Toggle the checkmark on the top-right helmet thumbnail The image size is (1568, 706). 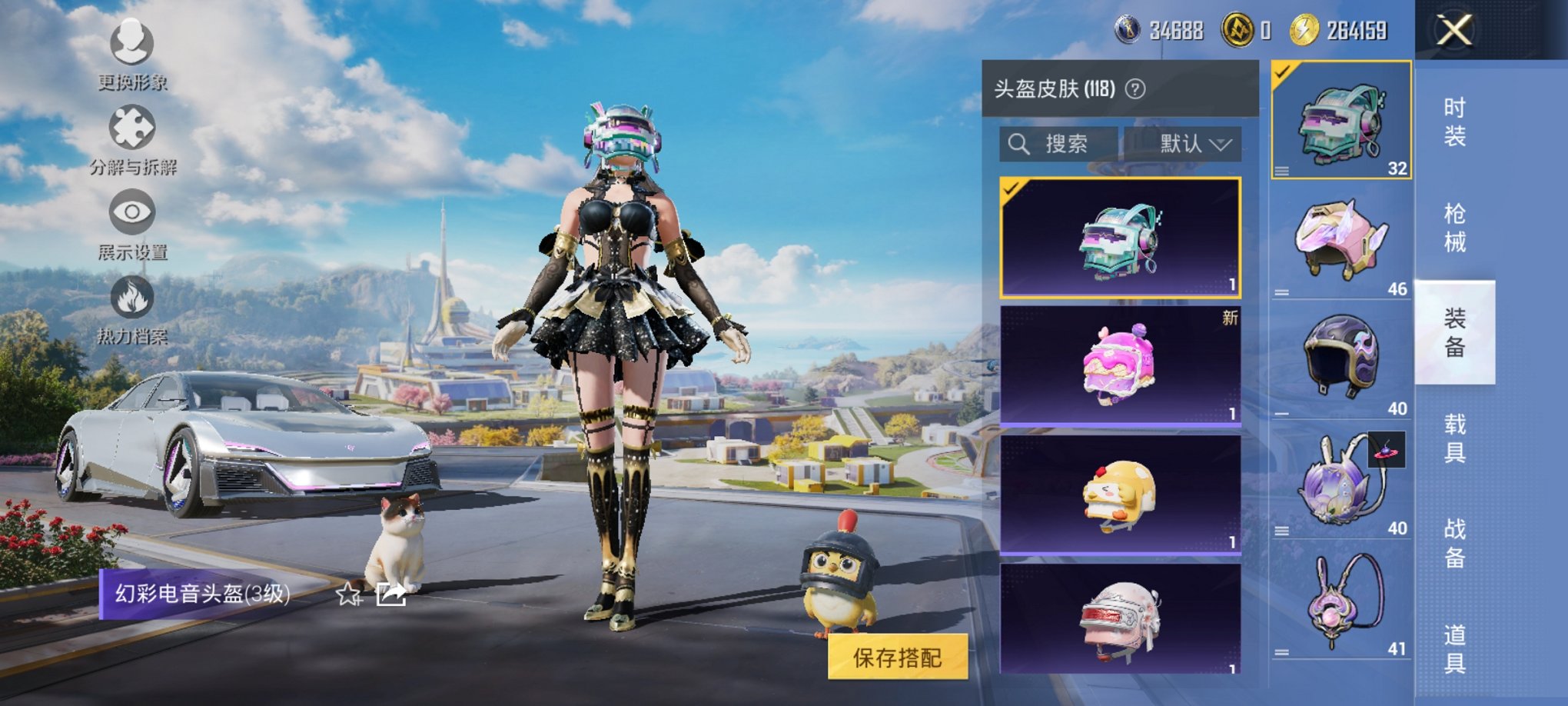click(1283, 72)
